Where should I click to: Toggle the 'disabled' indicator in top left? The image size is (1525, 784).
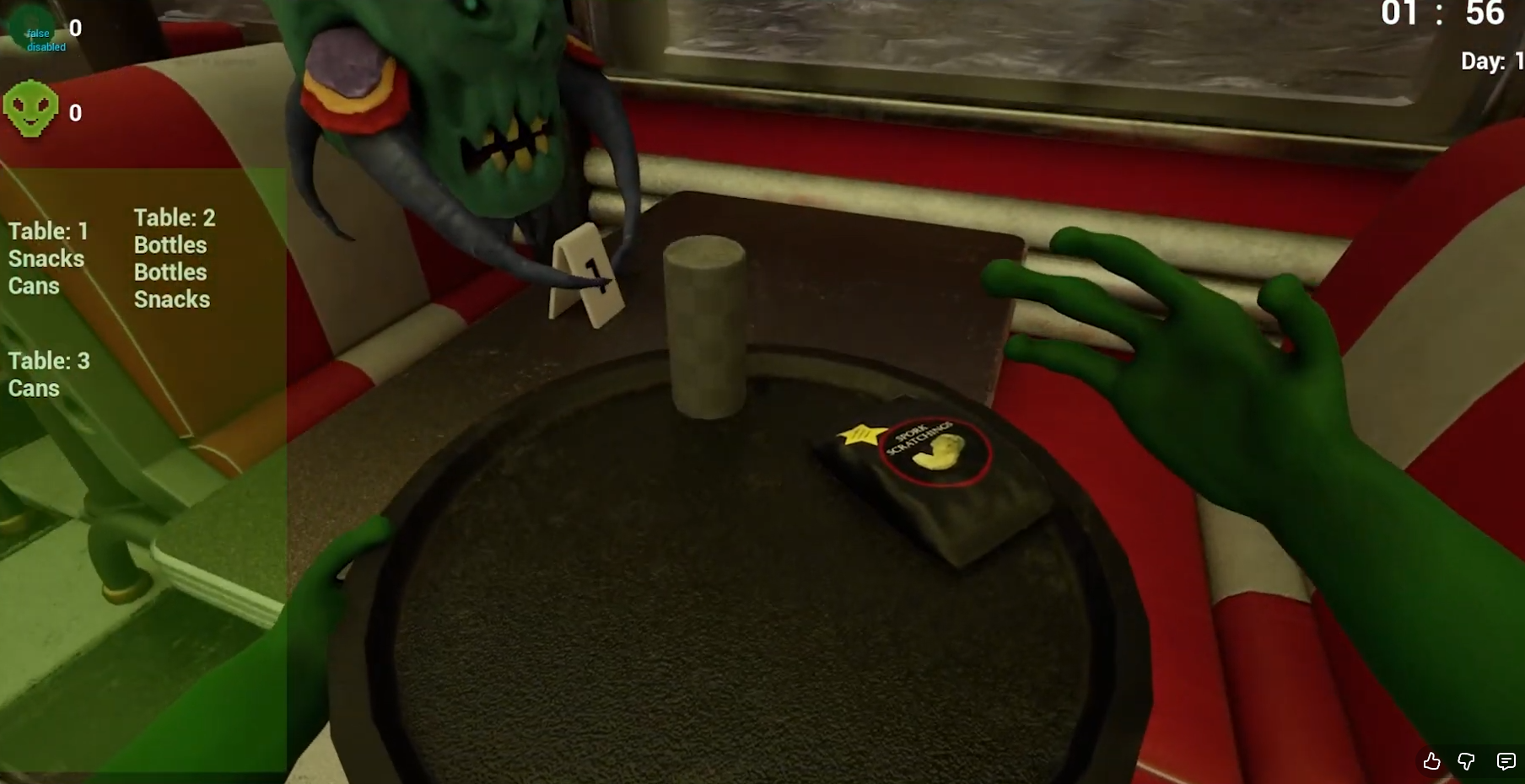(46, 48)
